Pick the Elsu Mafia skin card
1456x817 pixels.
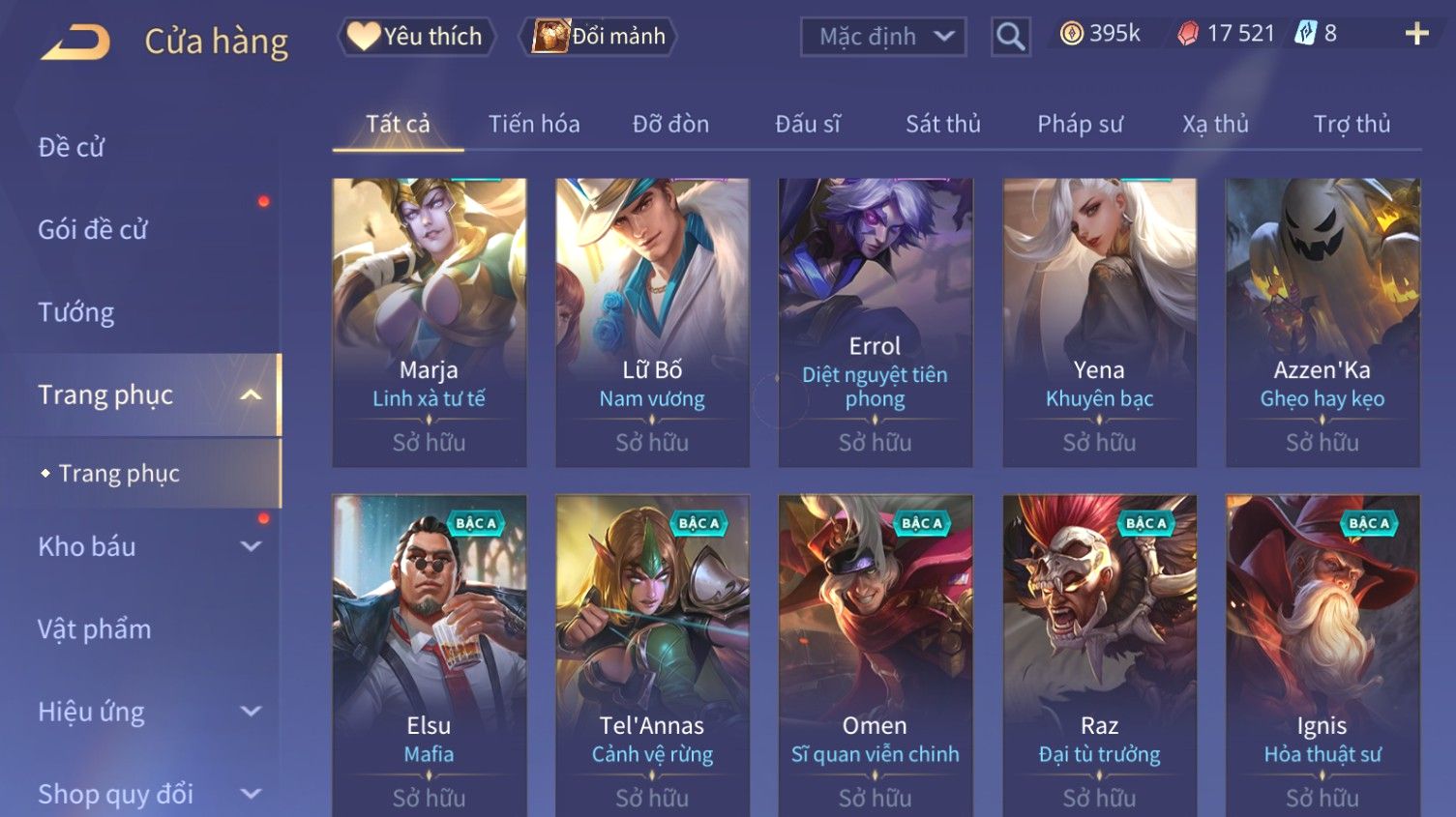pos(429,653)
